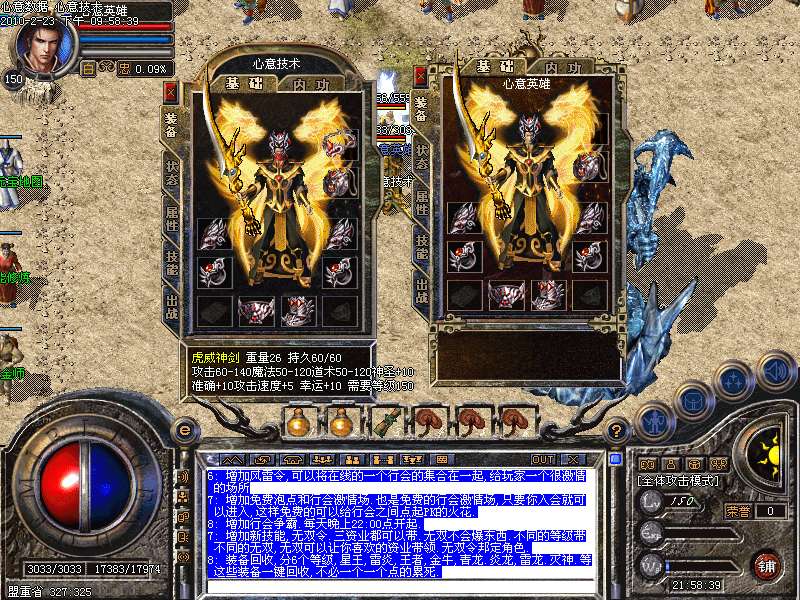Open 出战 side tab in 心意技术 panel
This screenshot has height=600, width=800.
[x=172, y=298]
